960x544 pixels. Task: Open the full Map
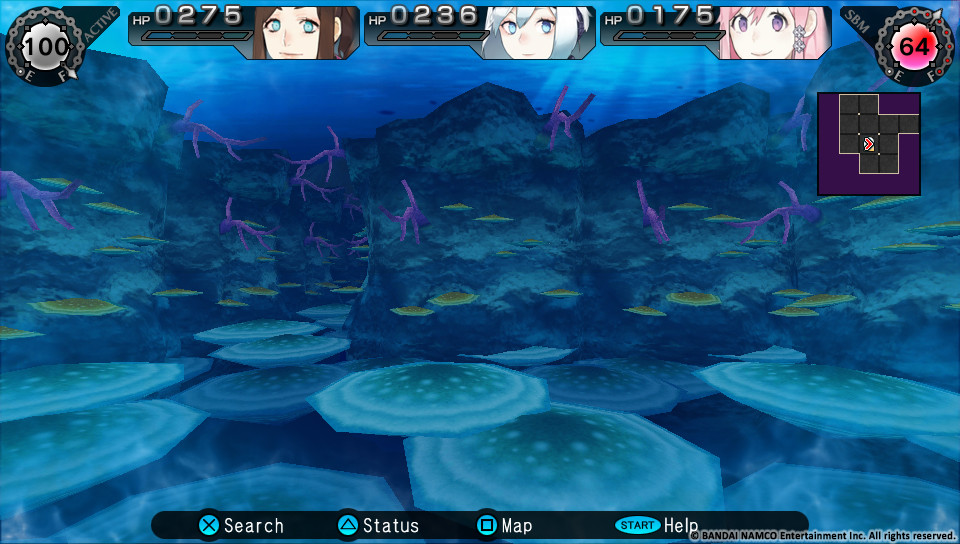pyautogui.click(x=504, y=525)
